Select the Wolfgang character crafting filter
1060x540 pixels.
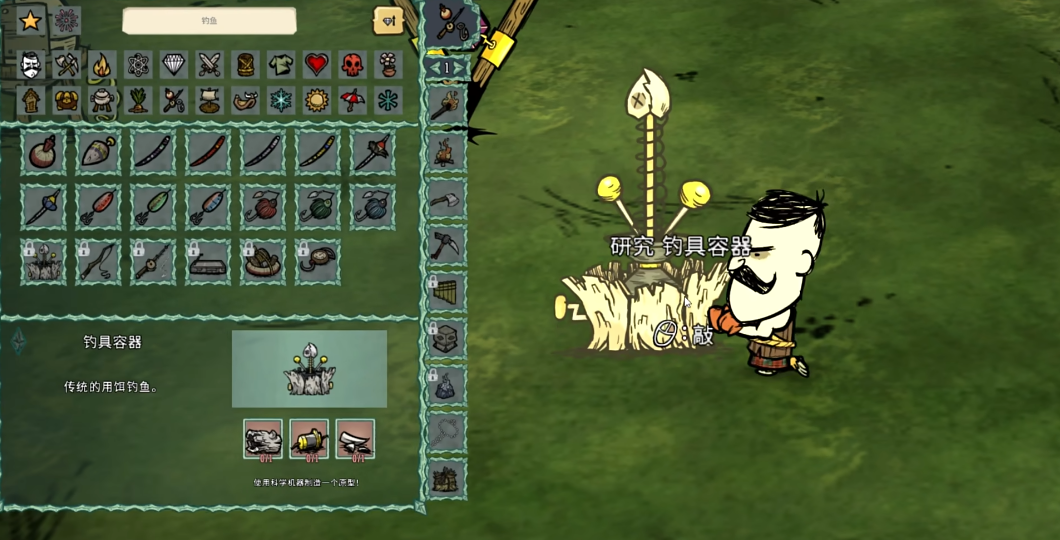[x=32, y=66]
